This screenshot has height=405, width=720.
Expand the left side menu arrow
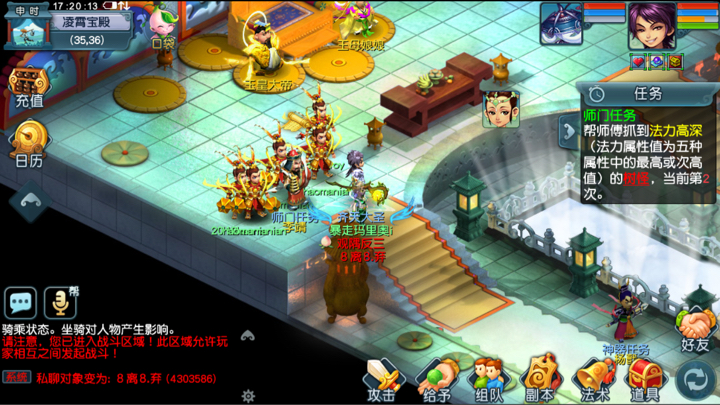28,201
